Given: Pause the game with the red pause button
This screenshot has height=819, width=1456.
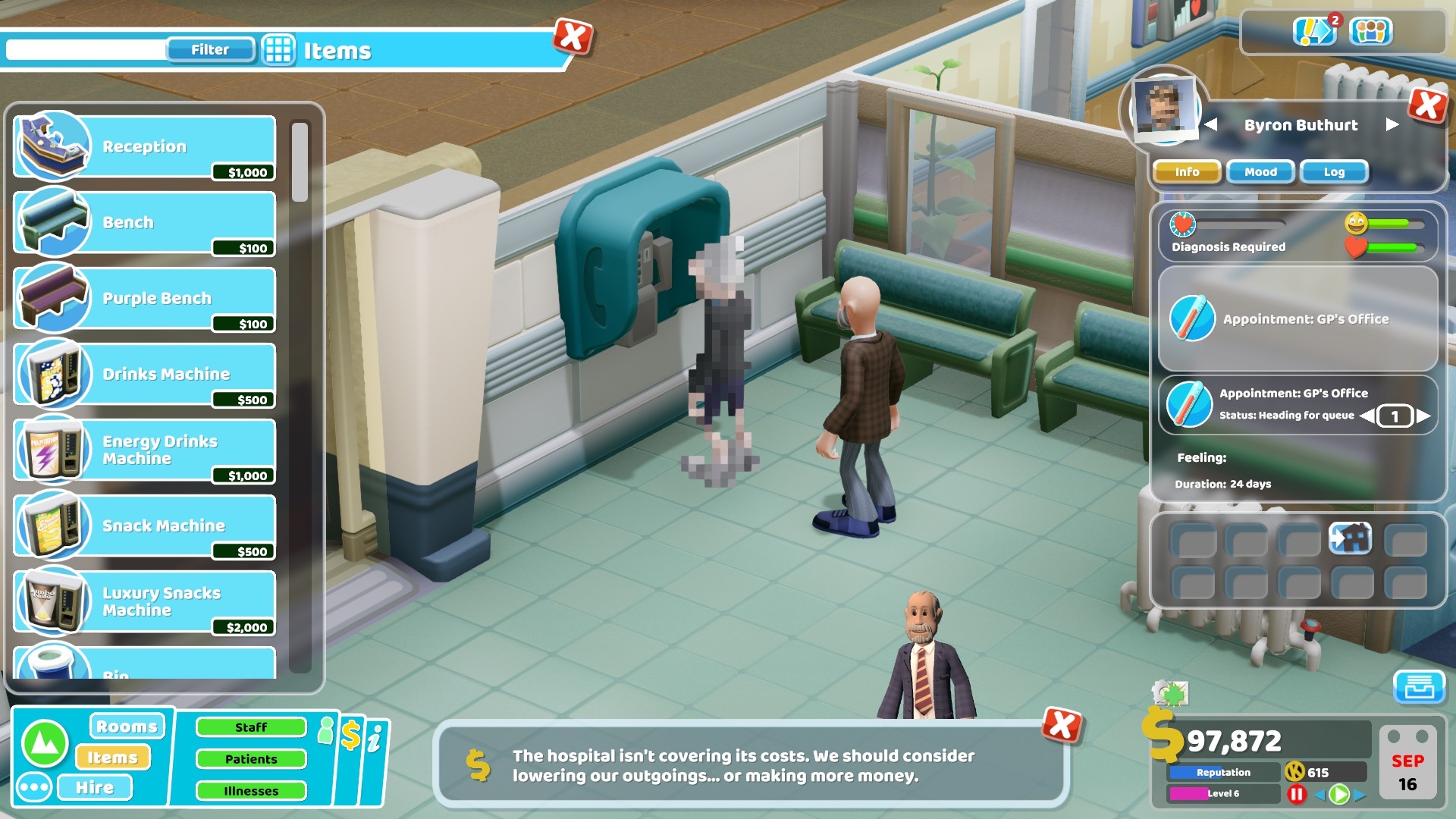Looking at the screenshot, I should coord(1297,794).
